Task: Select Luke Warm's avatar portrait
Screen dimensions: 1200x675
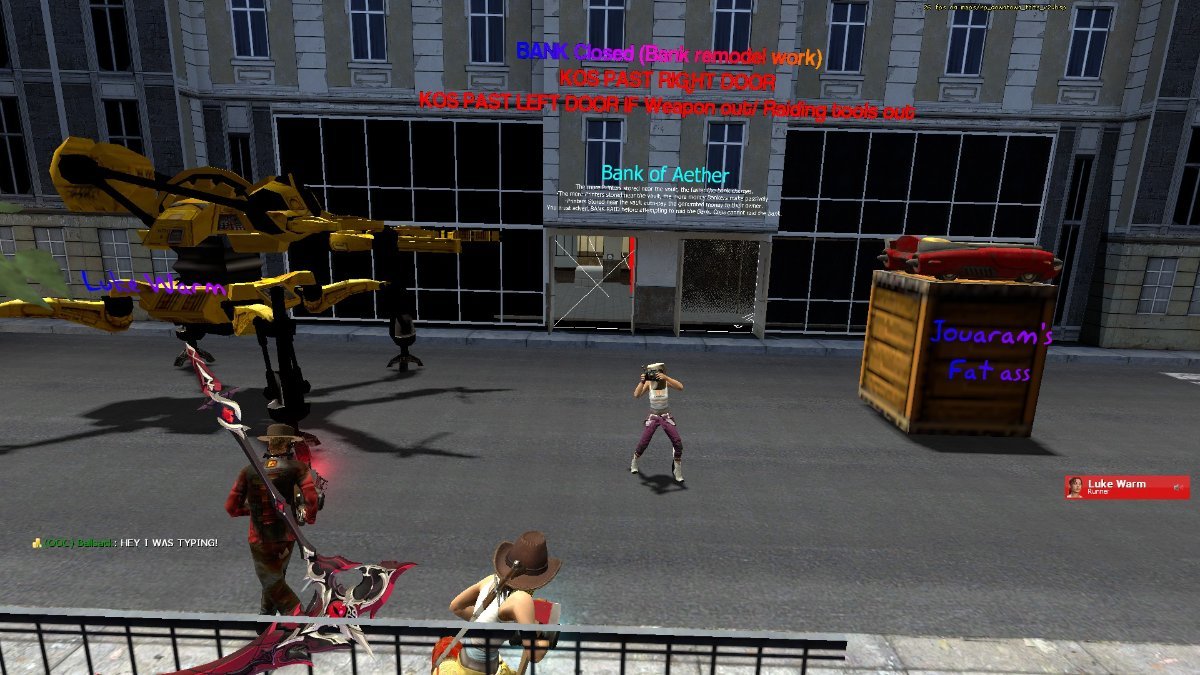Action: [x=1075, y=487]
